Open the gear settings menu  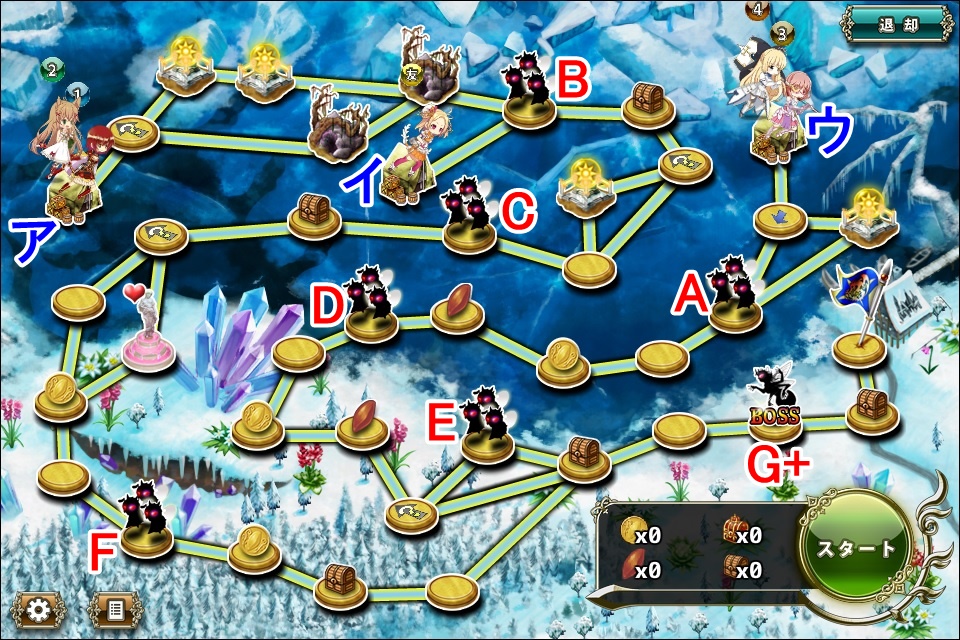tap(39, 610)
